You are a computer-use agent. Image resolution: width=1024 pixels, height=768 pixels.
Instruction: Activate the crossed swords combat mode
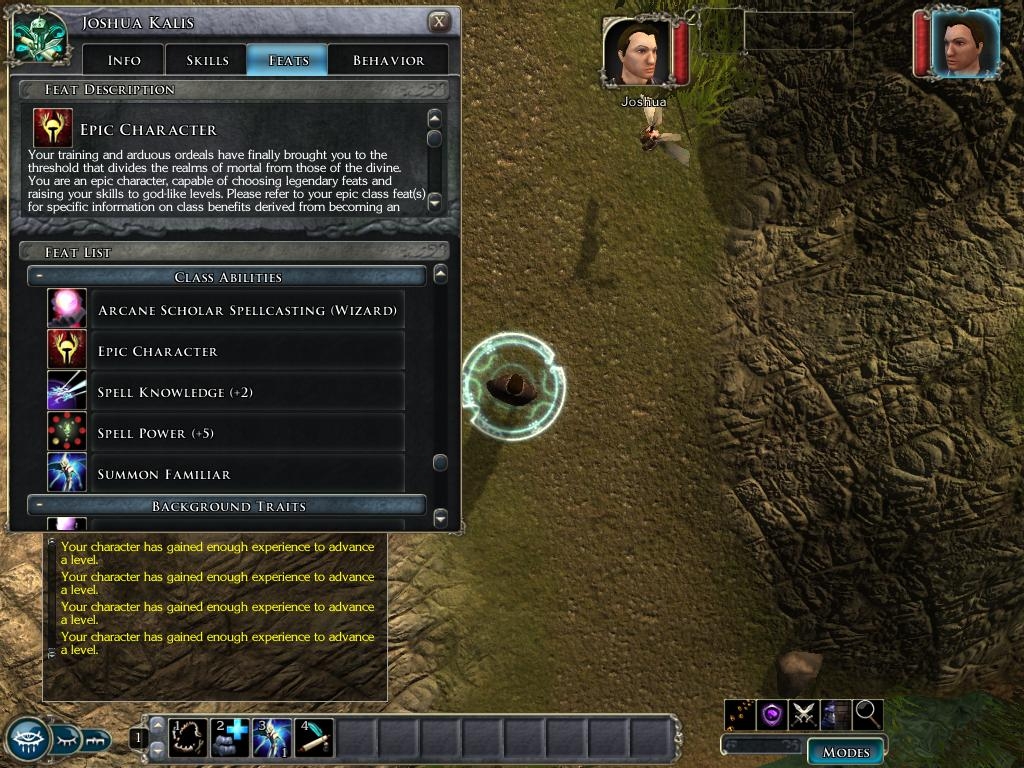804,714
